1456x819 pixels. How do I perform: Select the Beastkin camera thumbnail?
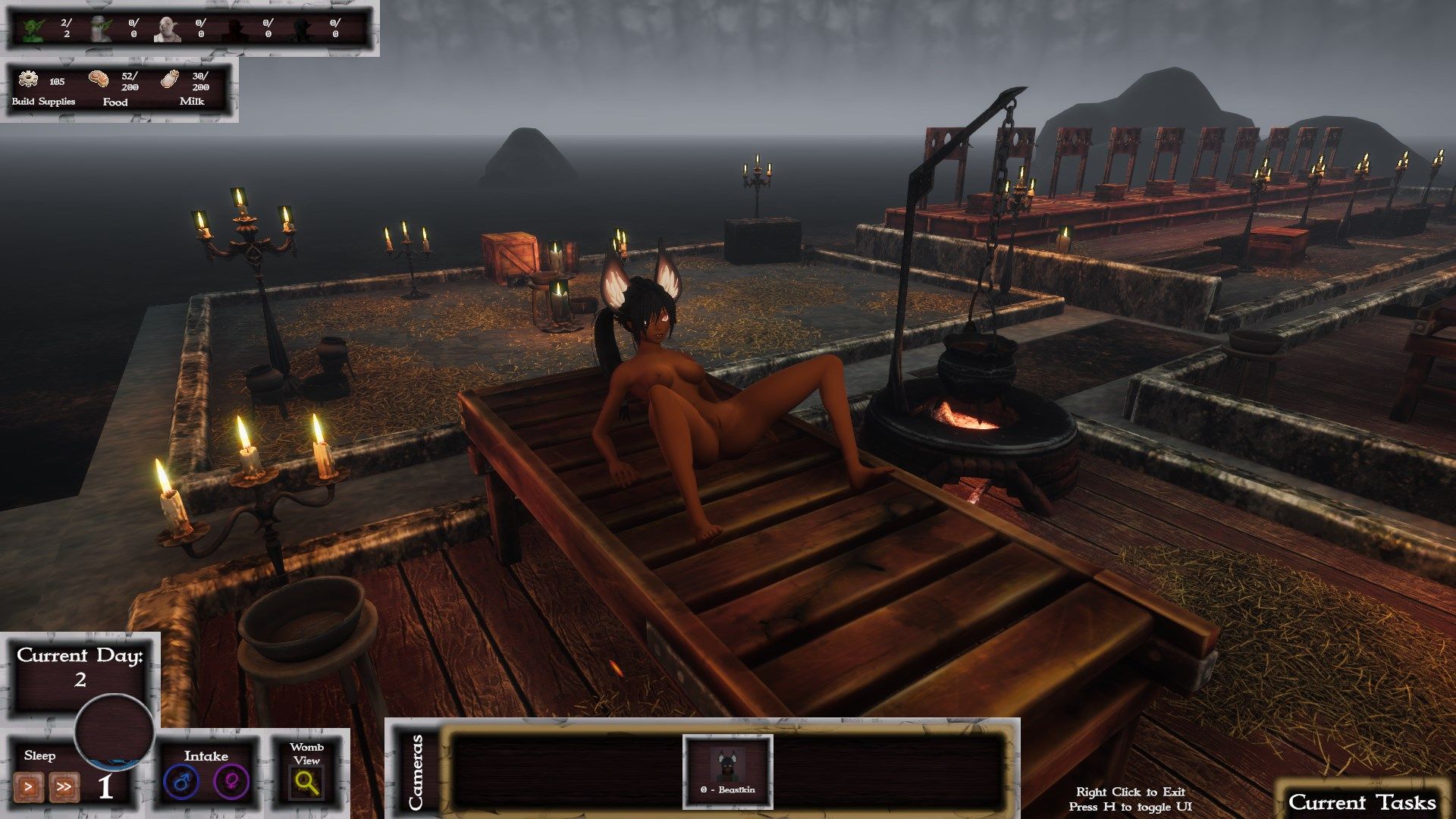tap(727, 768)
